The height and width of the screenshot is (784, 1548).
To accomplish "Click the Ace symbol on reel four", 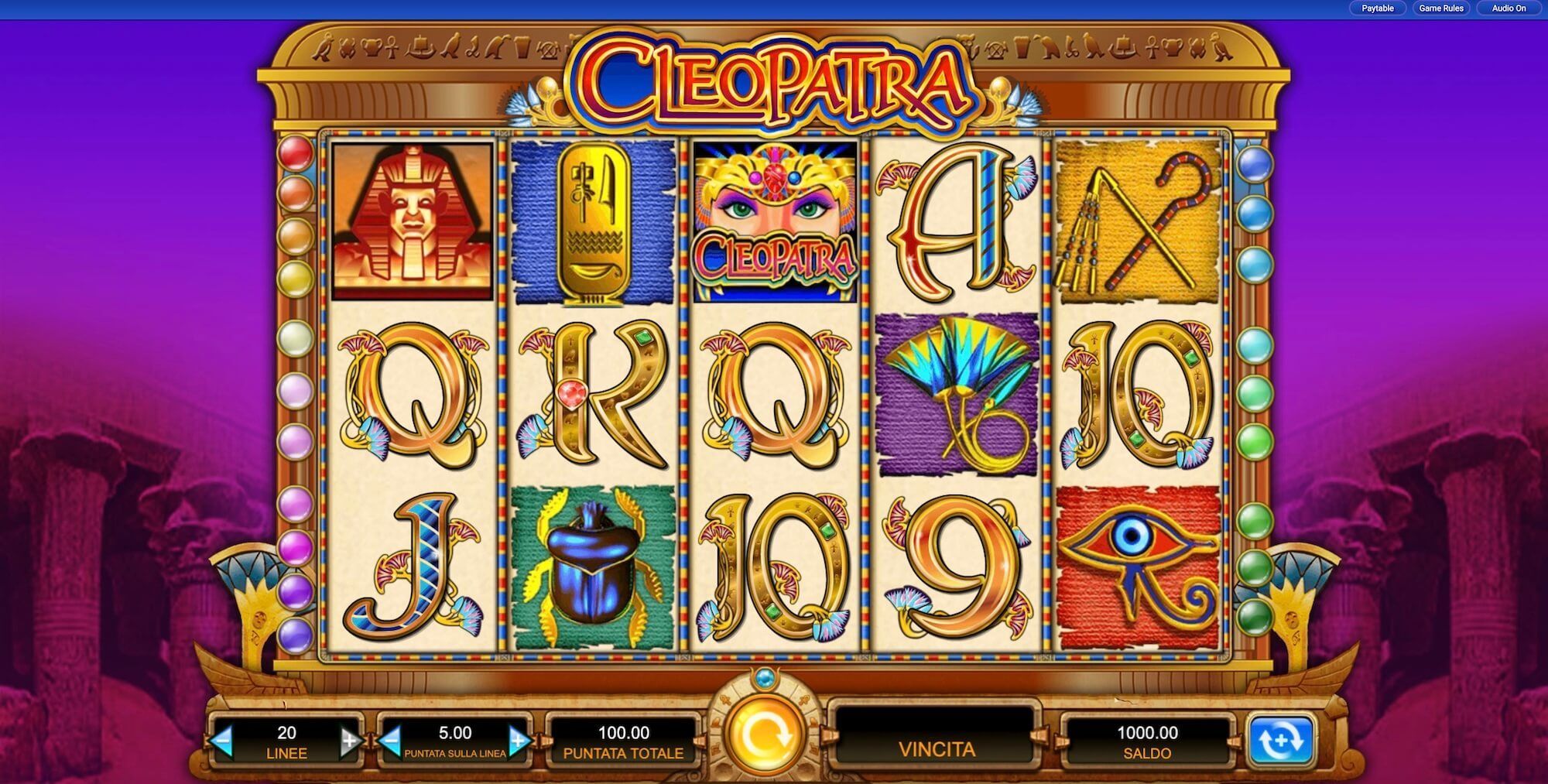I will click(x=957, y=221).
